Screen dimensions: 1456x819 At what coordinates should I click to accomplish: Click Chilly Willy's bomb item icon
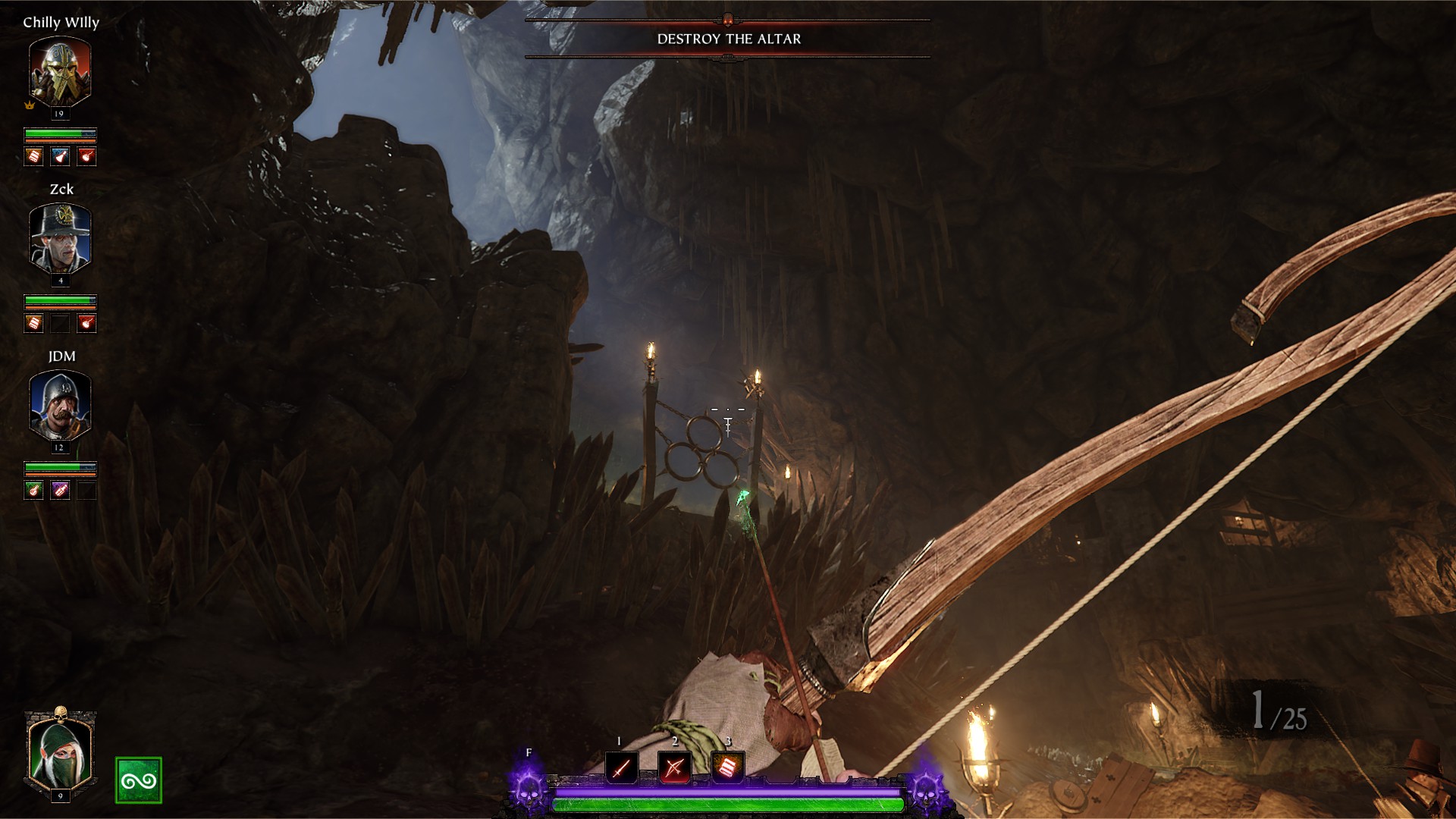pos(87,156)
